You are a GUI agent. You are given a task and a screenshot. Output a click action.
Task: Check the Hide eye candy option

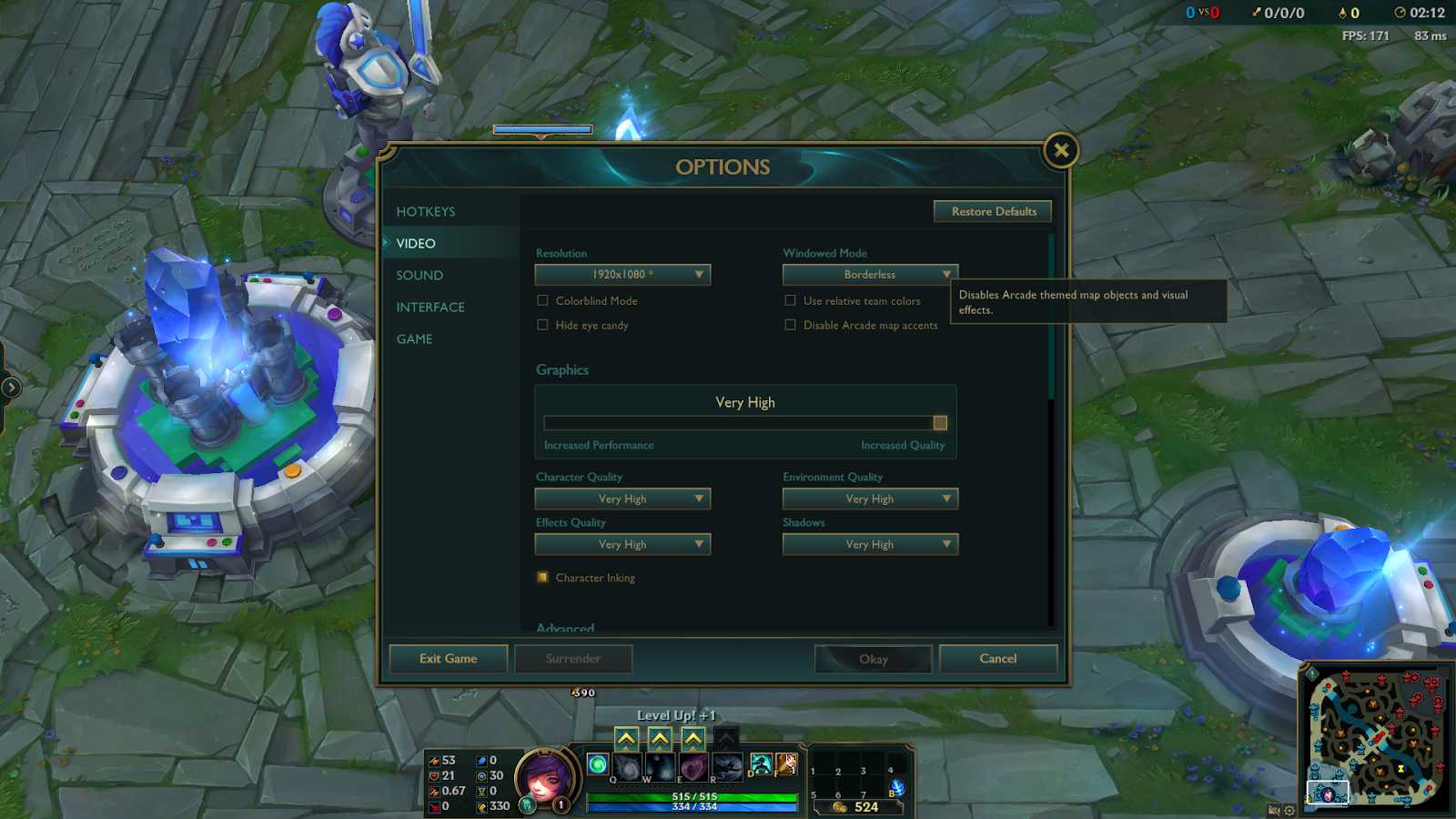click(x=542, y=325)
